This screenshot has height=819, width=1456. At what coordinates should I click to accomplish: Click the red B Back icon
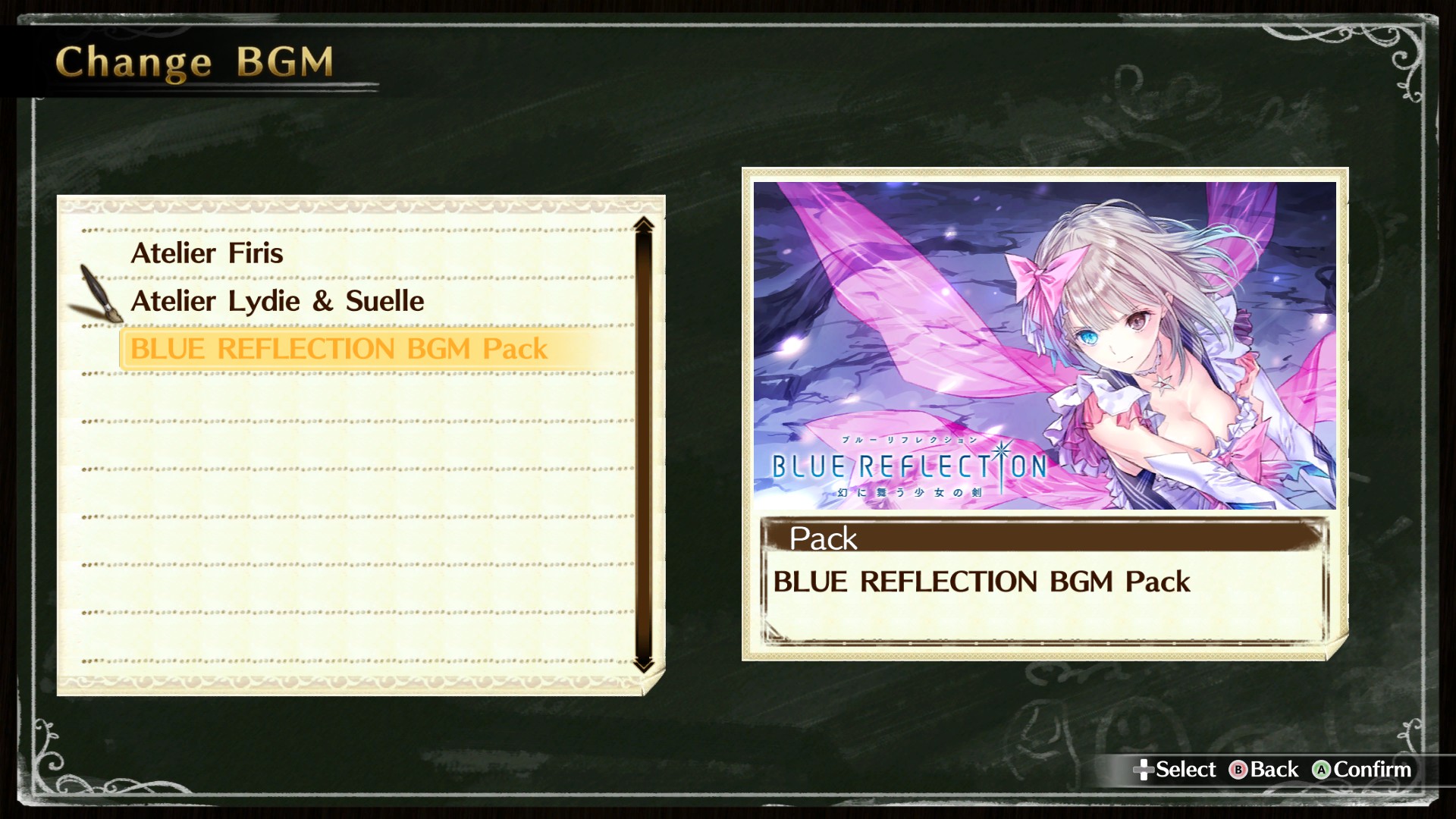click(1238, 769)
